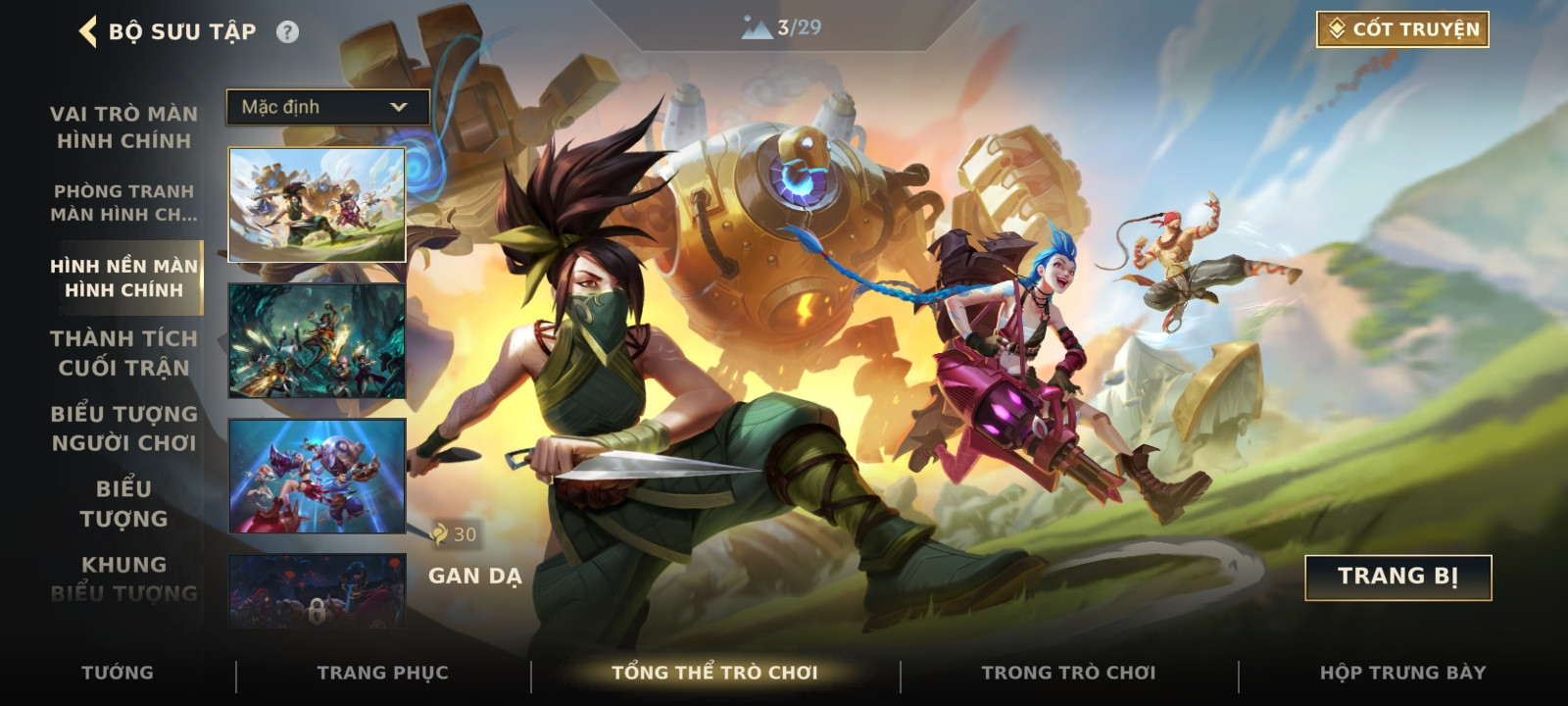Select Vai Trò Màn Hình Chính category
Screen dimensions: 1568x706
(123, 127)
